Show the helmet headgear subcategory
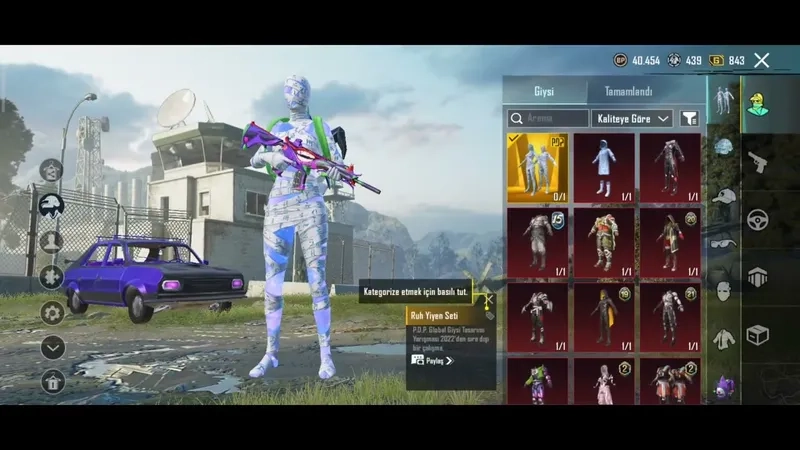 [x=722, y=147]
